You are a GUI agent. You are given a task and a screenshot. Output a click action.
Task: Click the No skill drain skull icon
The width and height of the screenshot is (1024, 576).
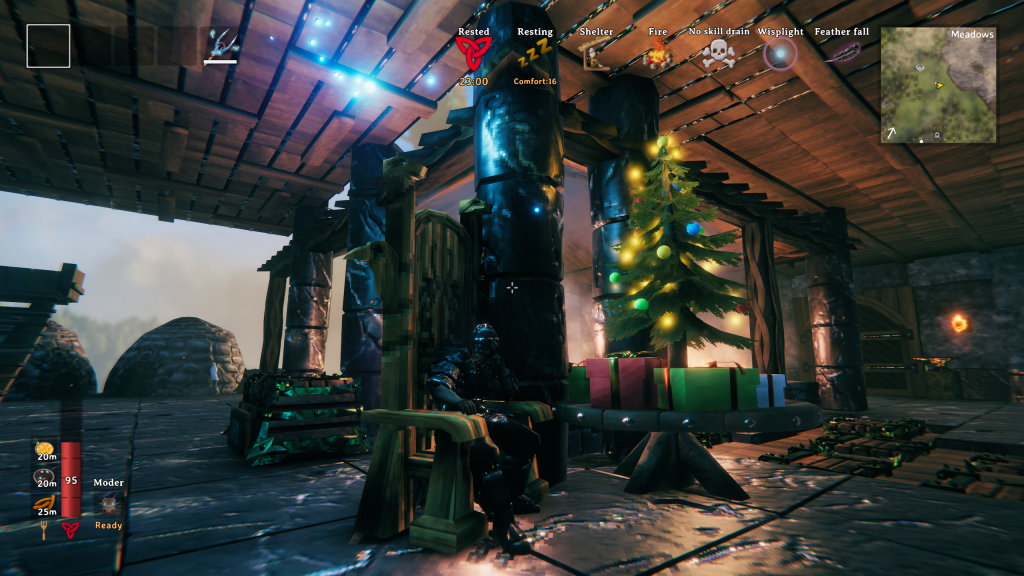718,55
